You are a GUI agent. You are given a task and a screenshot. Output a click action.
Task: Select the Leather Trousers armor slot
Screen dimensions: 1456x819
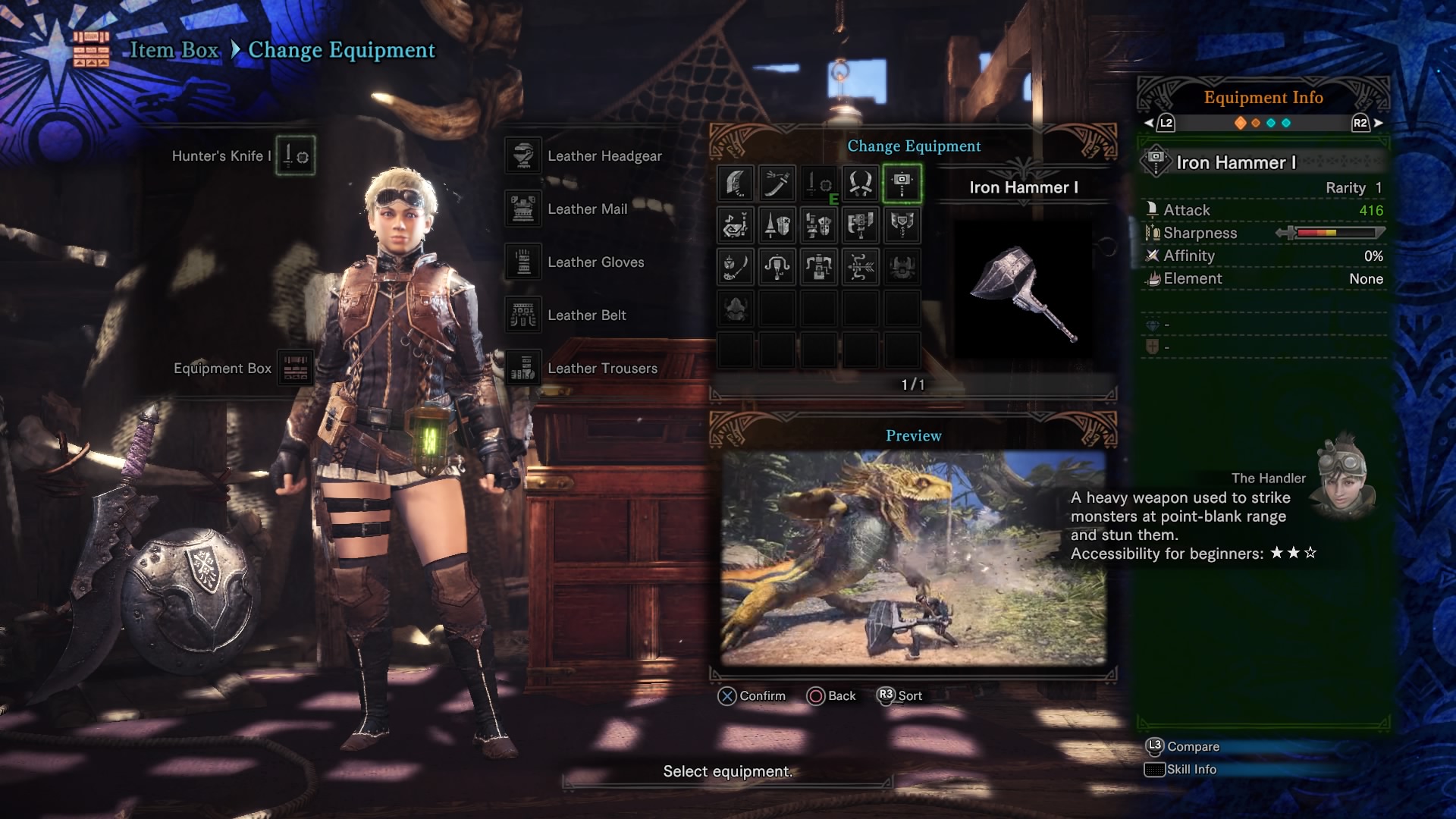(x=523, y=369)
